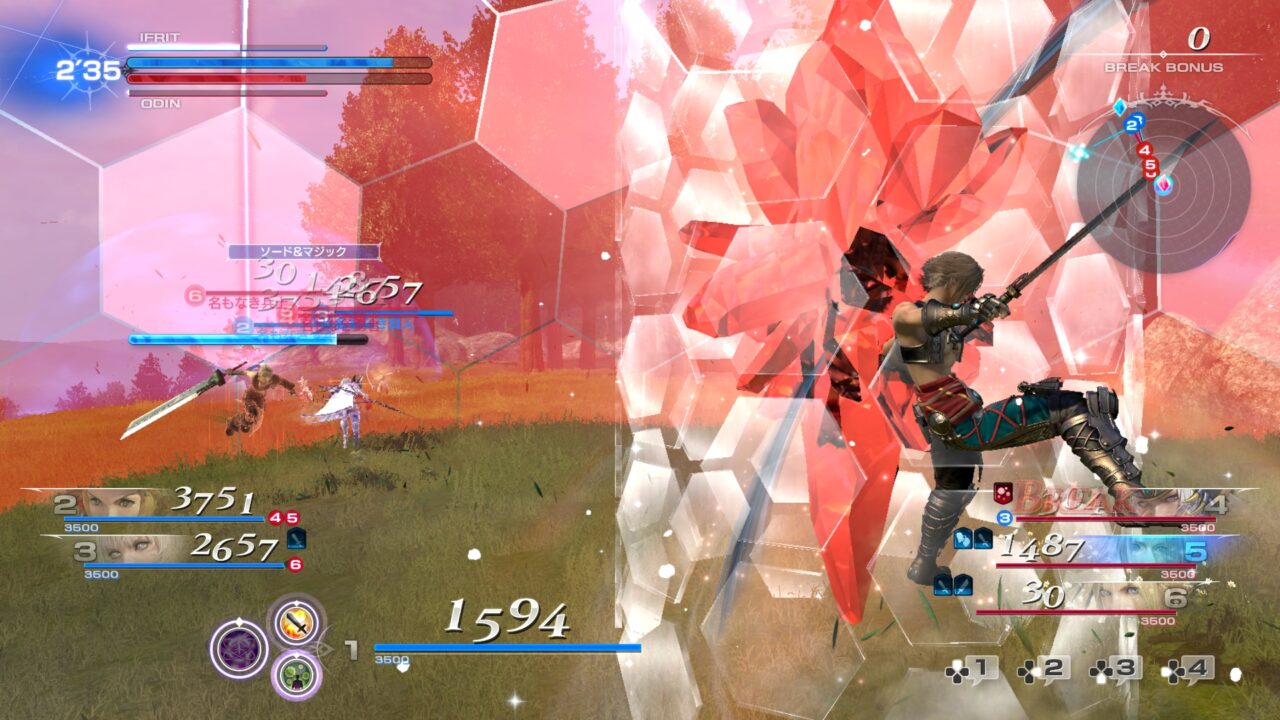Click the red crystal marker on the radar
Image resolution: width=1280 pixels, height=720 pixels.
tap(1164, 184)
